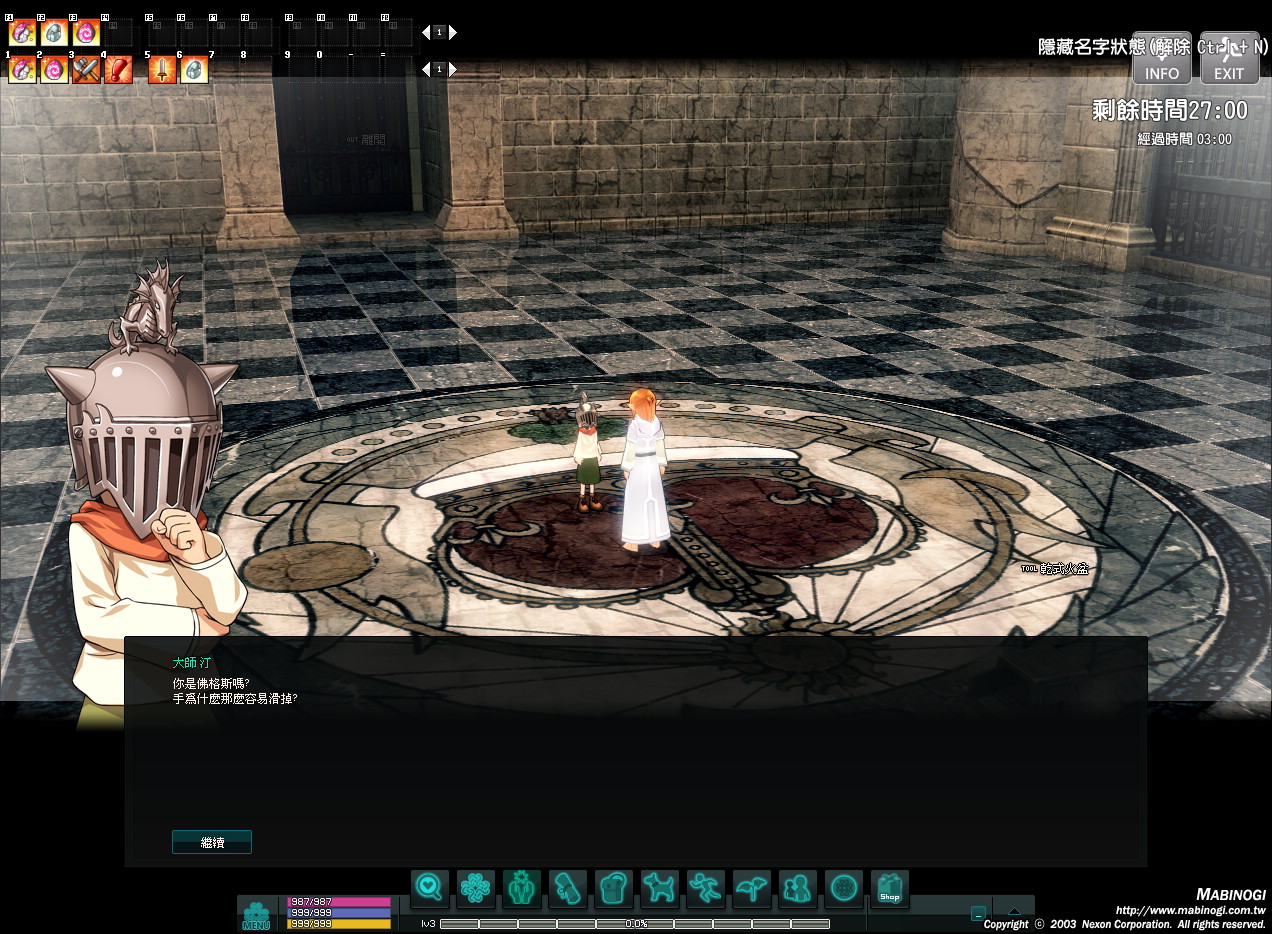The height and width of the screenshot is (934, 1272).
Task: Minimize the bottom toolbar
Action: tap(978, 913)
